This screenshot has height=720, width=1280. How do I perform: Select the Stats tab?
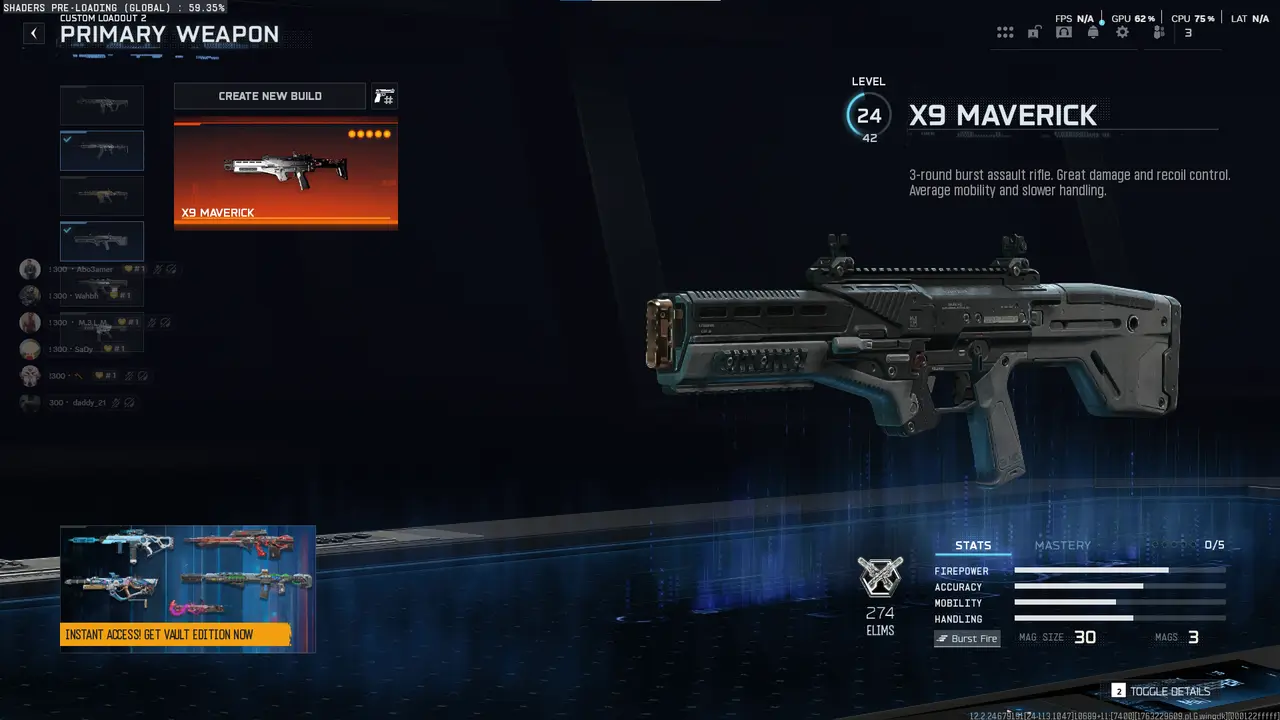click(x=973, y=545)
